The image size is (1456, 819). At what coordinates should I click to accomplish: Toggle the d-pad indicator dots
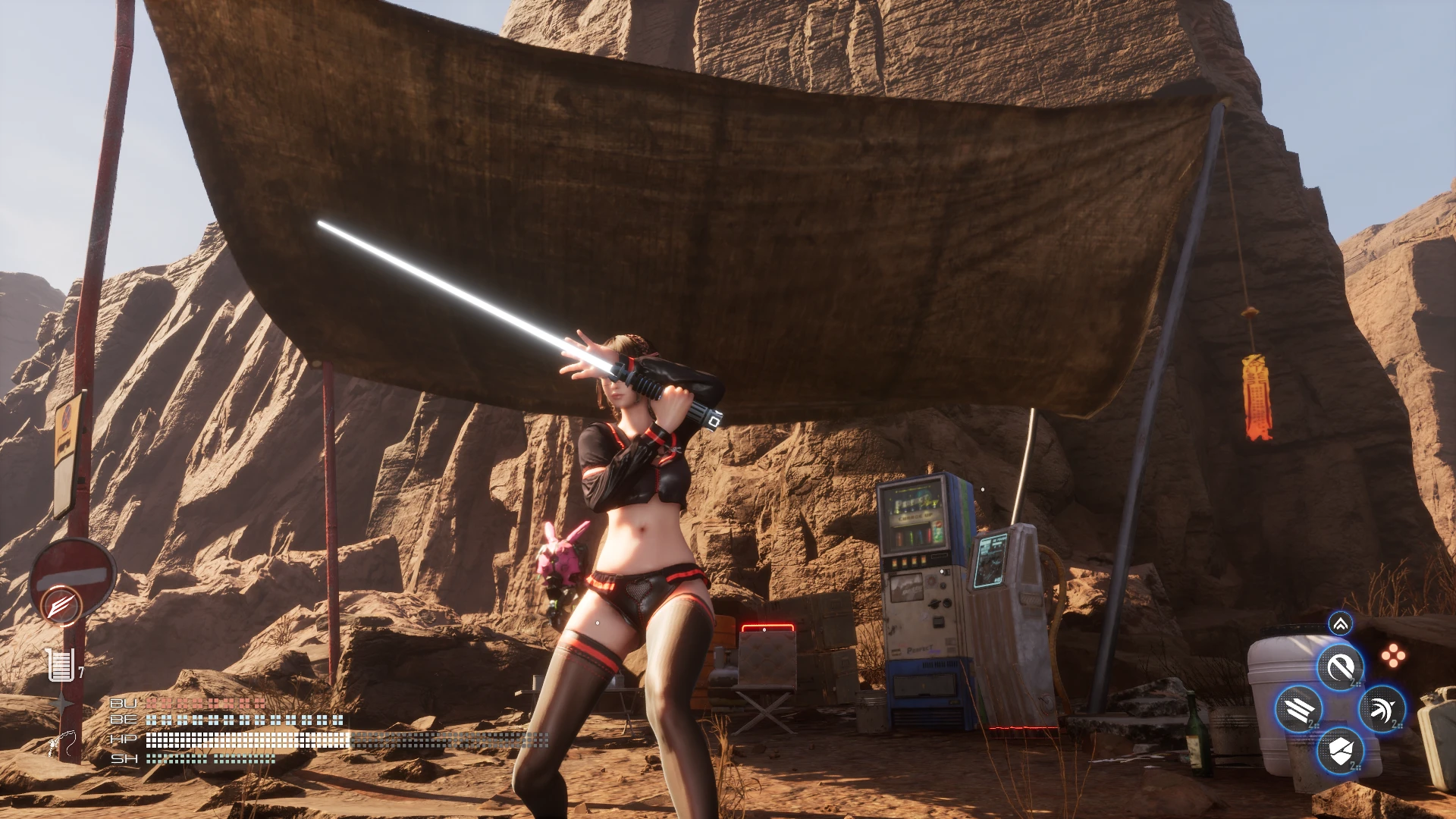(x=1393, y=654)
